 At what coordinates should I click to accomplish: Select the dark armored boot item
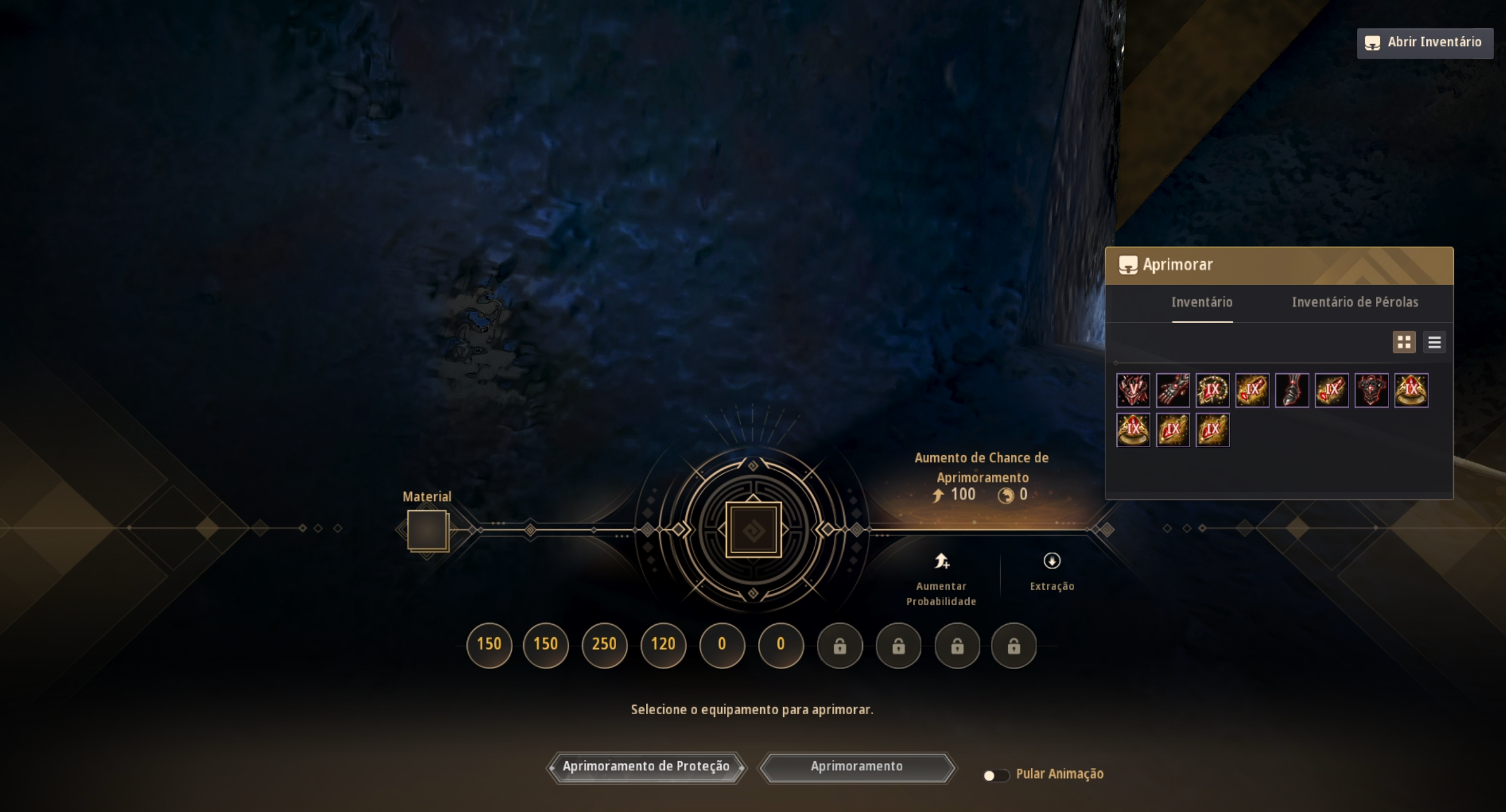1291,390
